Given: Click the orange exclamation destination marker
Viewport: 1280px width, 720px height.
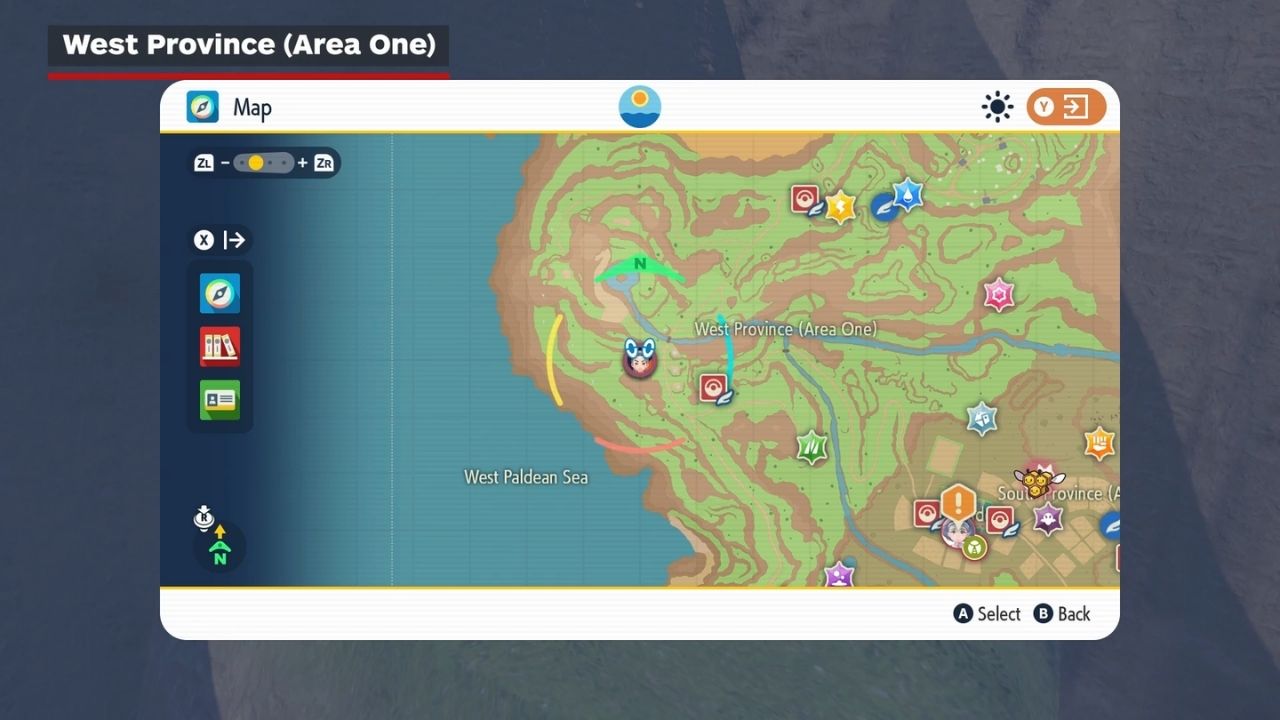Looking at the screenshot, I should [x=958, y=502].
